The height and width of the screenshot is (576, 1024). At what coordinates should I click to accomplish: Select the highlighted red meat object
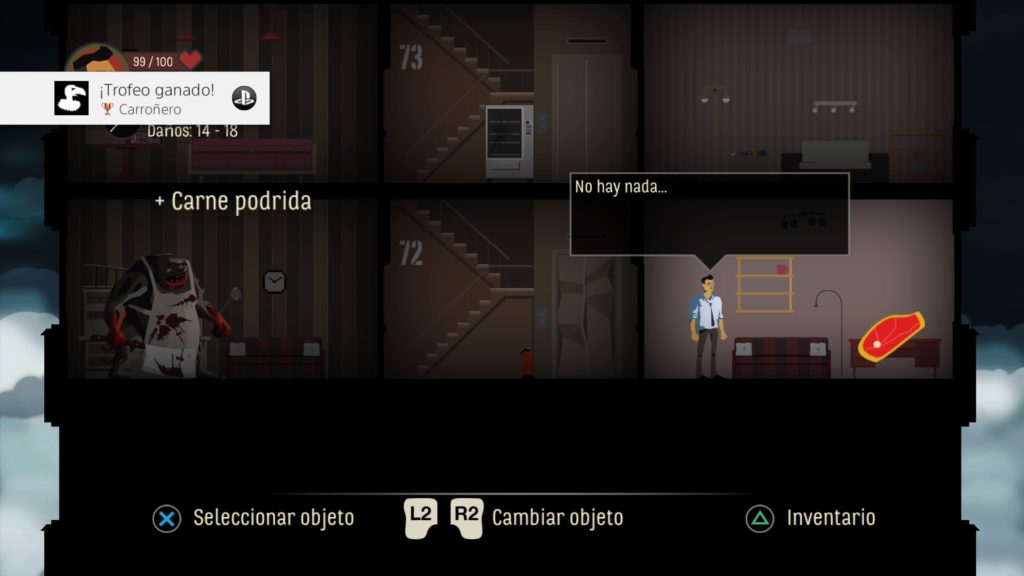(x=889, y=337)
